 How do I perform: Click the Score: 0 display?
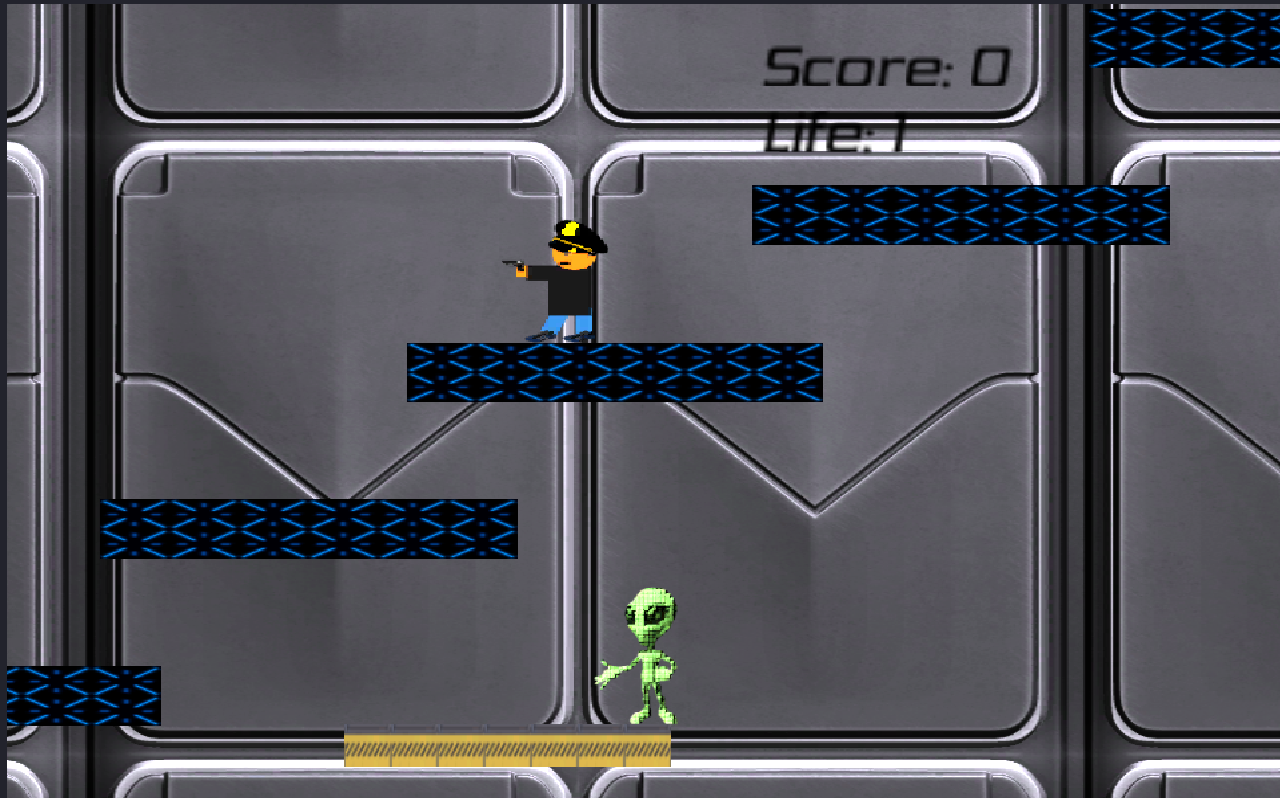coord(885,65)
